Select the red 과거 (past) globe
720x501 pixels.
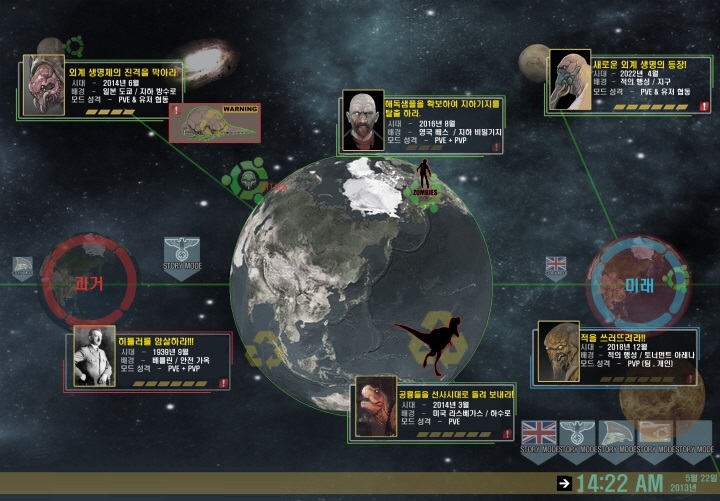(x=90, y=283)
